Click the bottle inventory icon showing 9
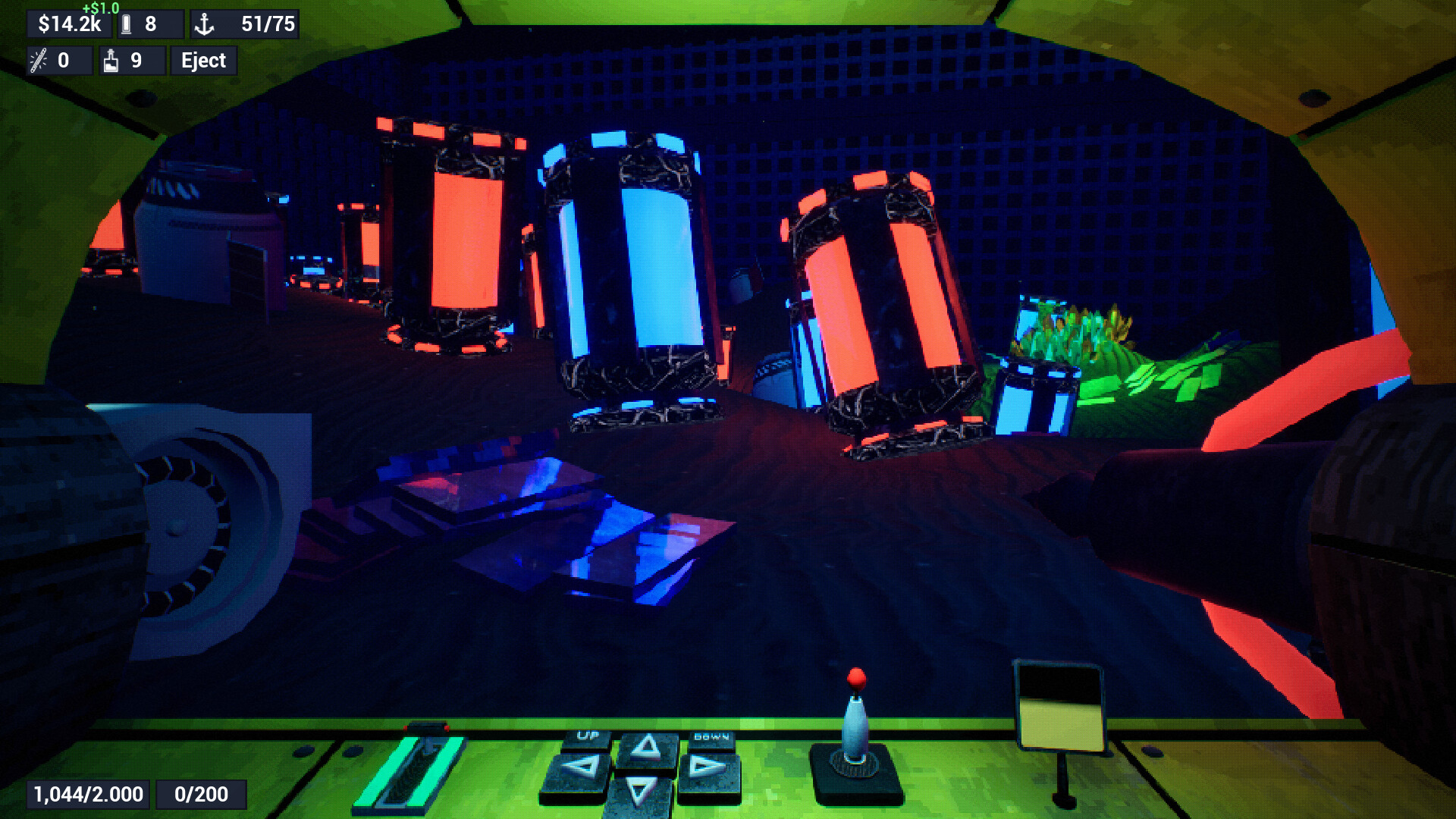The height and width of the screenshot is (819, 1456). (111, 60)
